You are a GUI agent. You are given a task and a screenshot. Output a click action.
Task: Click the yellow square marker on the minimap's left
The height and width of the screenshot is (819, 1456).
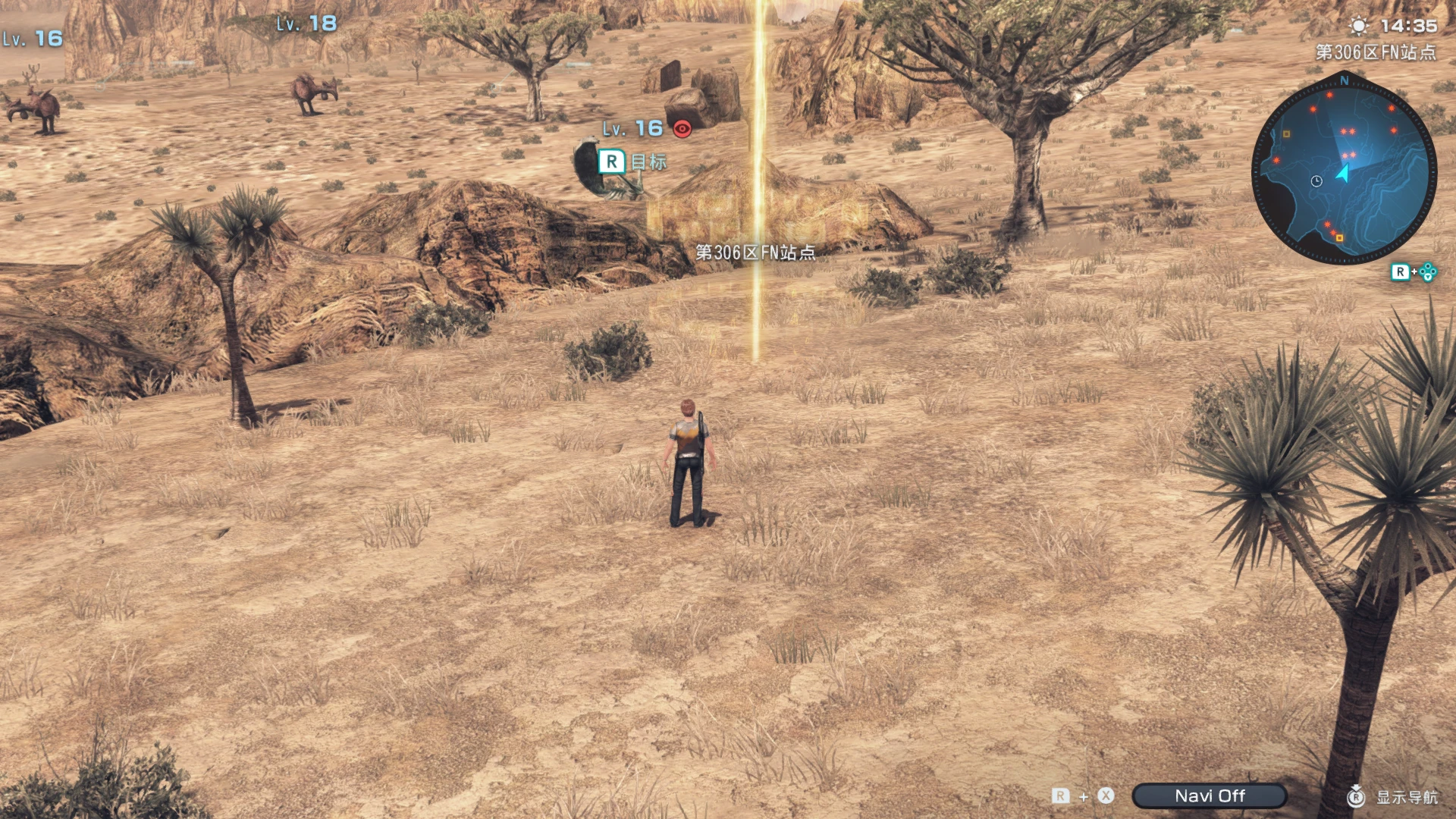(1286, 133)
